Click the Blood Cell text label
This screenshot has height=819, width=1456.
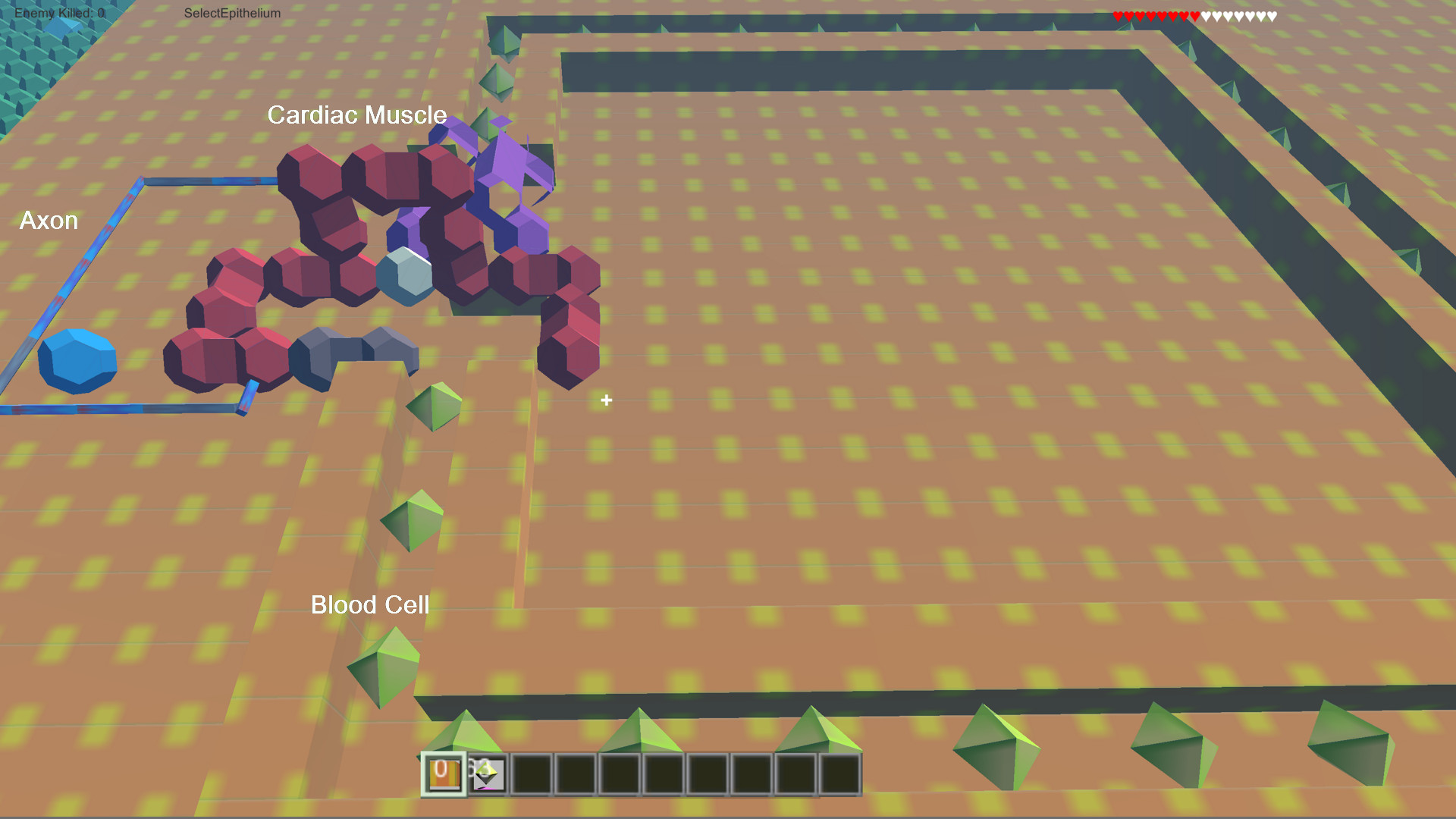pyautogui.click(x=370, y=604)
